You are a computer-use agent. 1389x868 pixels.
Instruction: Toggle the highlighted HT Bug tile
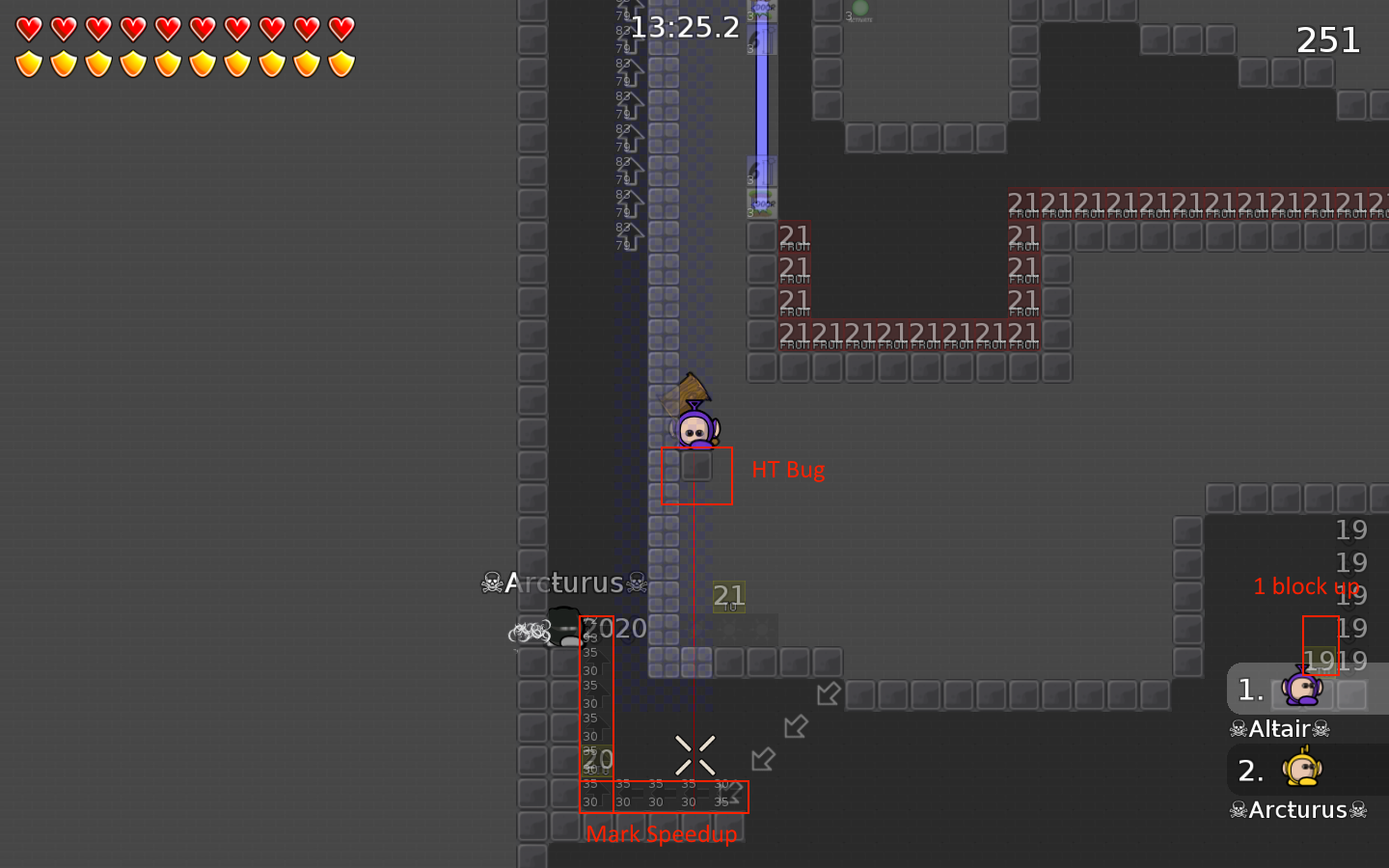(696, 472)
